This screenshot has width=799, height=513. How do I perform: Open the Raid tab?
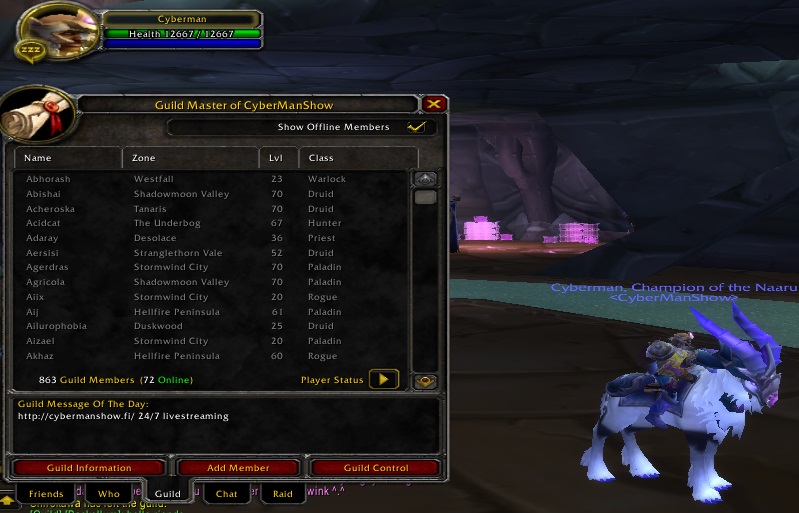click(283, 494)
